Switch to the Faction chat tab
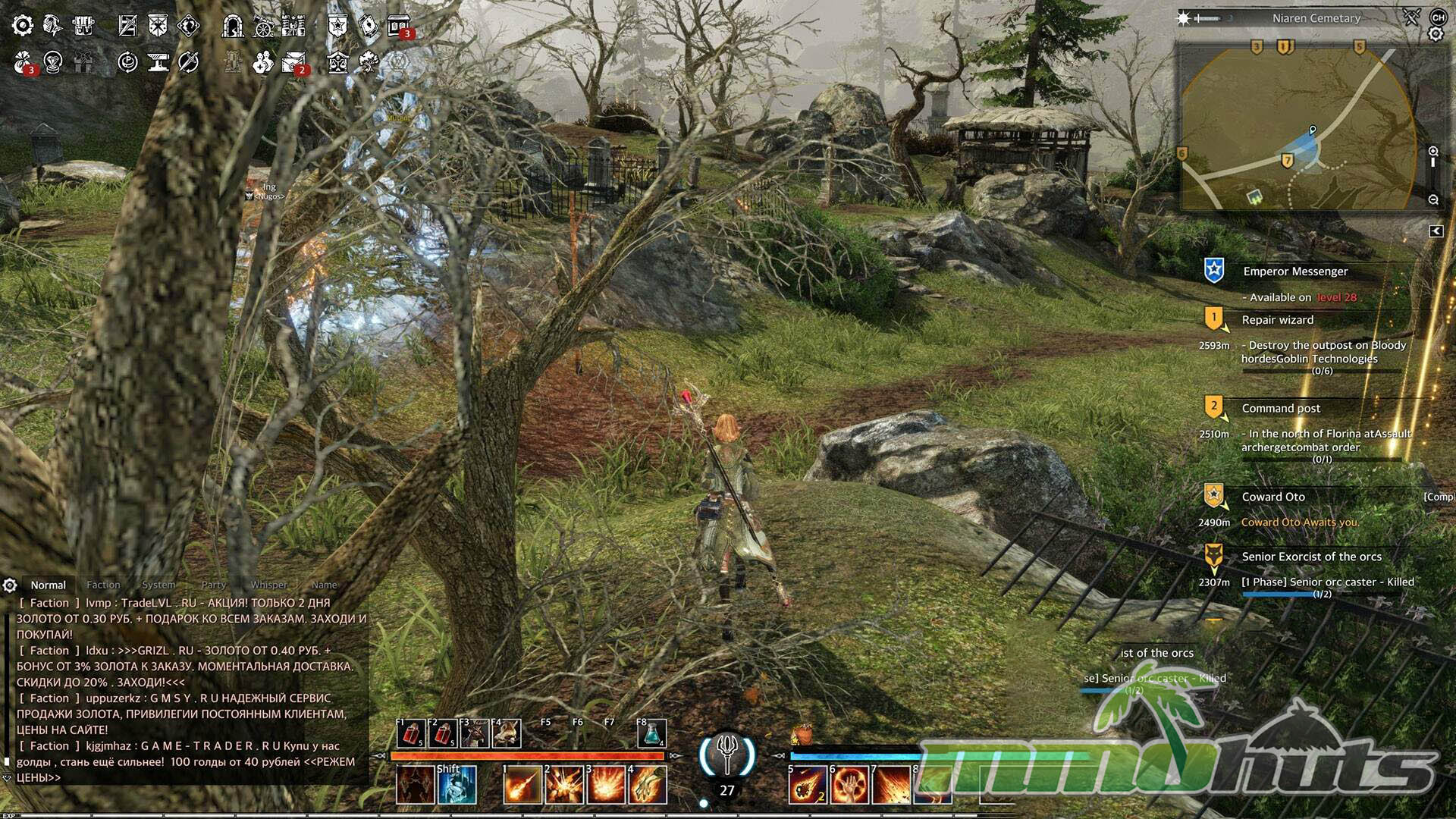The height and width of the screenshot is (819, 1456). coord(103,585)
